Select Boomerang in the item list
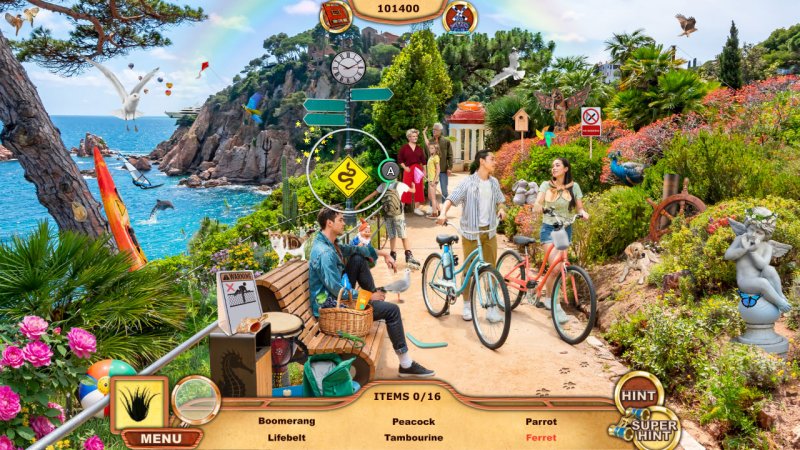Viewport: 800px width, 450px height. 286,421
